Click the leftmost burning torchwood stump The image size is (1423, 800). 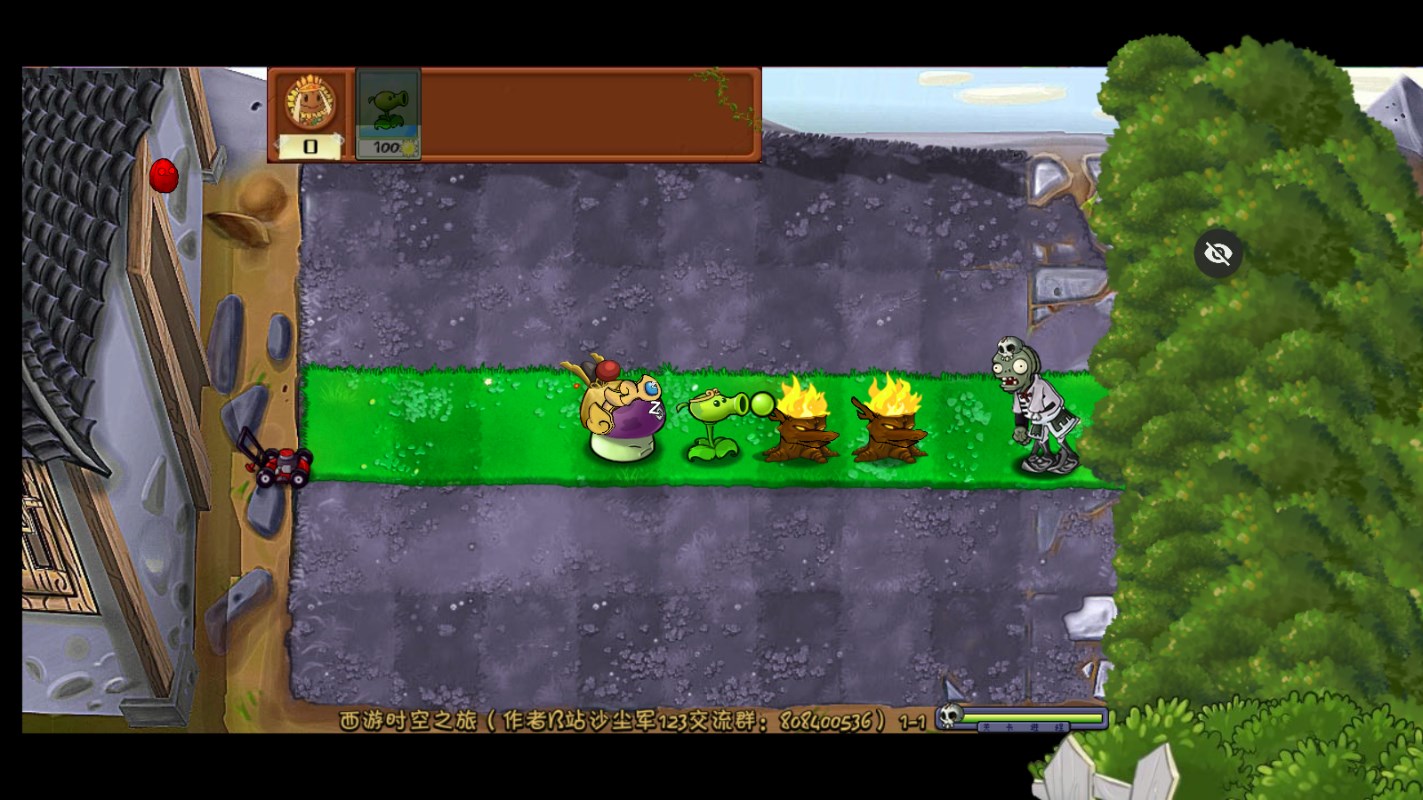tap(800, 430)
